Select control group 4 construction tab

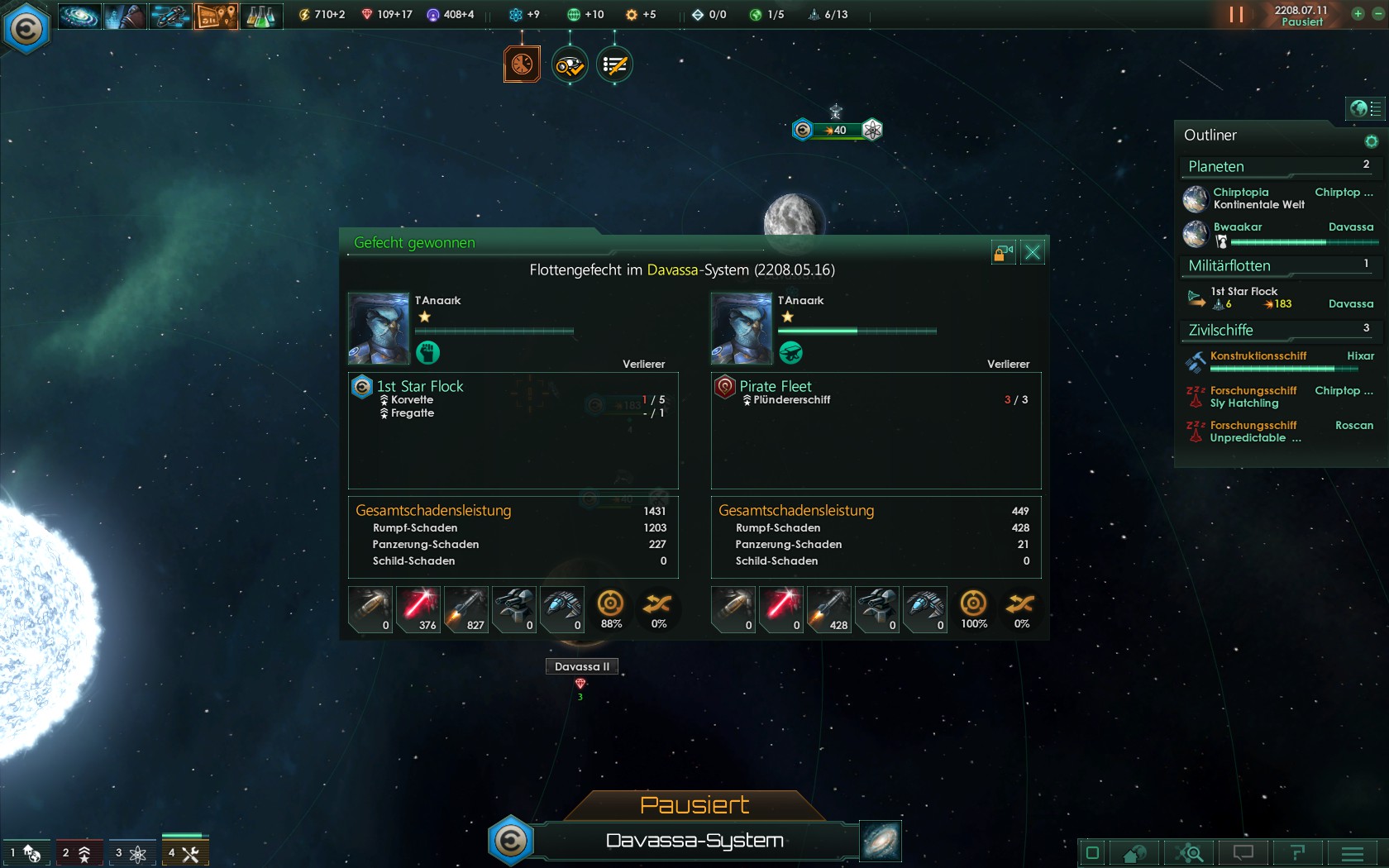click(x=184, y=853)
